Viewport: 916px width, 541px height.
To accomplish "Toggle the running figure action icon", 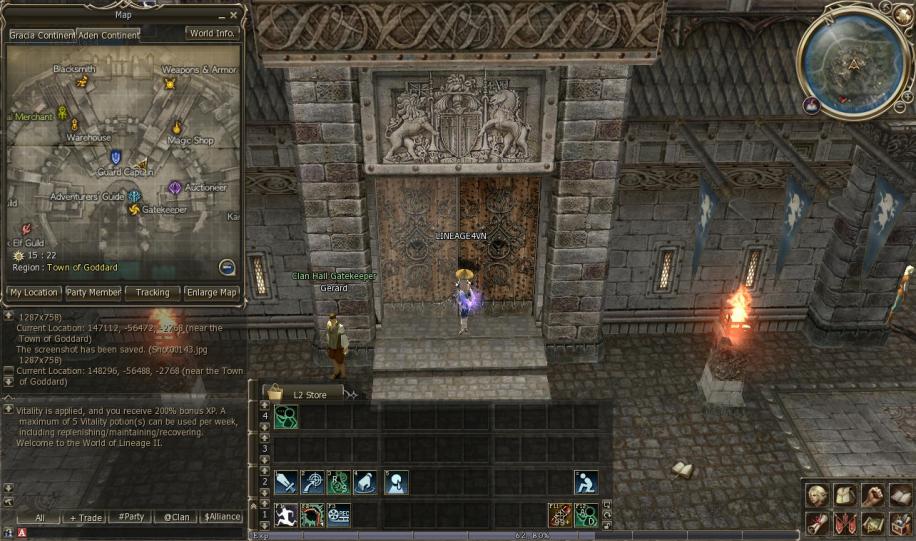I will [286, 514].
